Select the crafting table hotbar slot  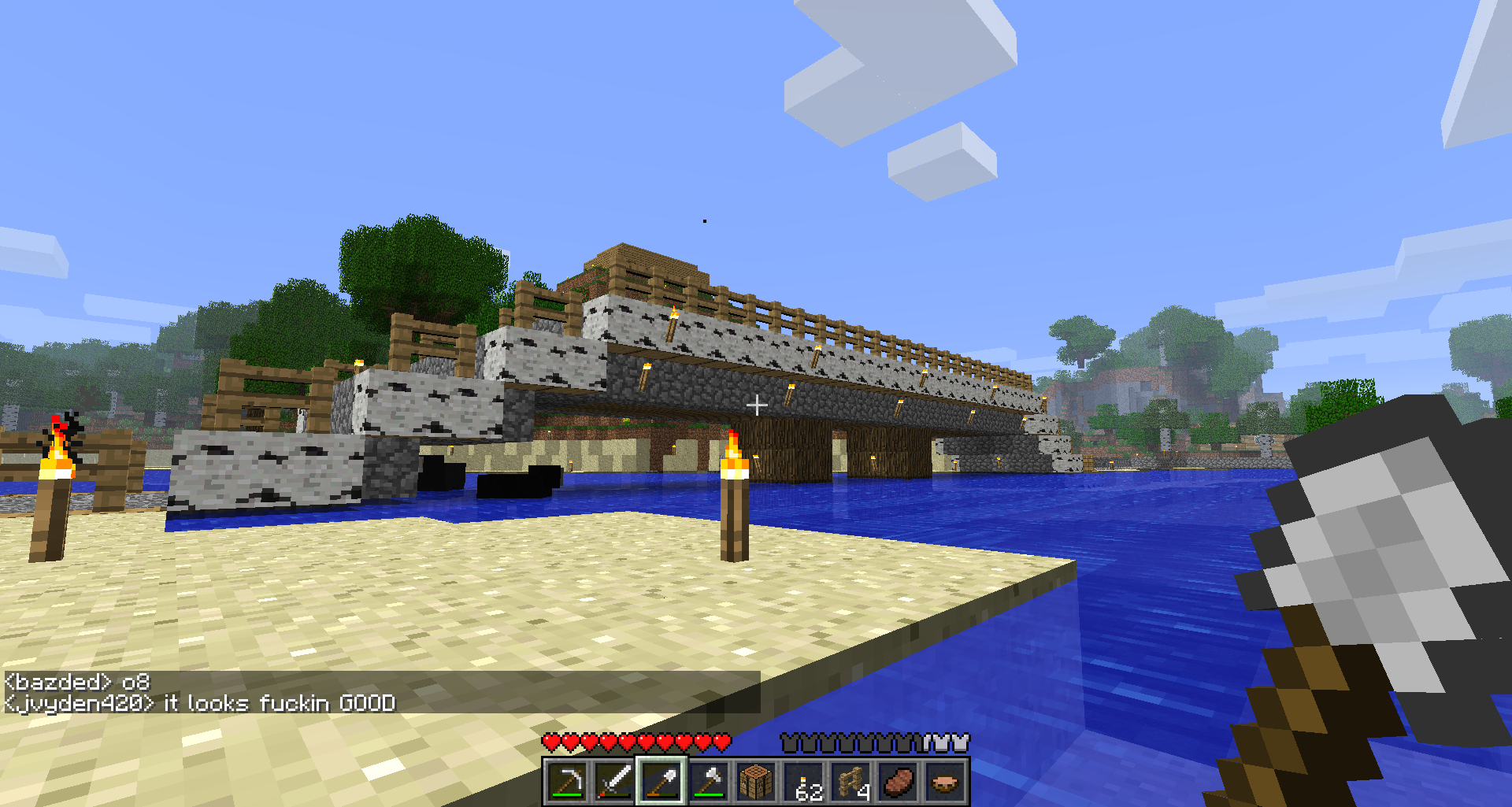point(756,782)
